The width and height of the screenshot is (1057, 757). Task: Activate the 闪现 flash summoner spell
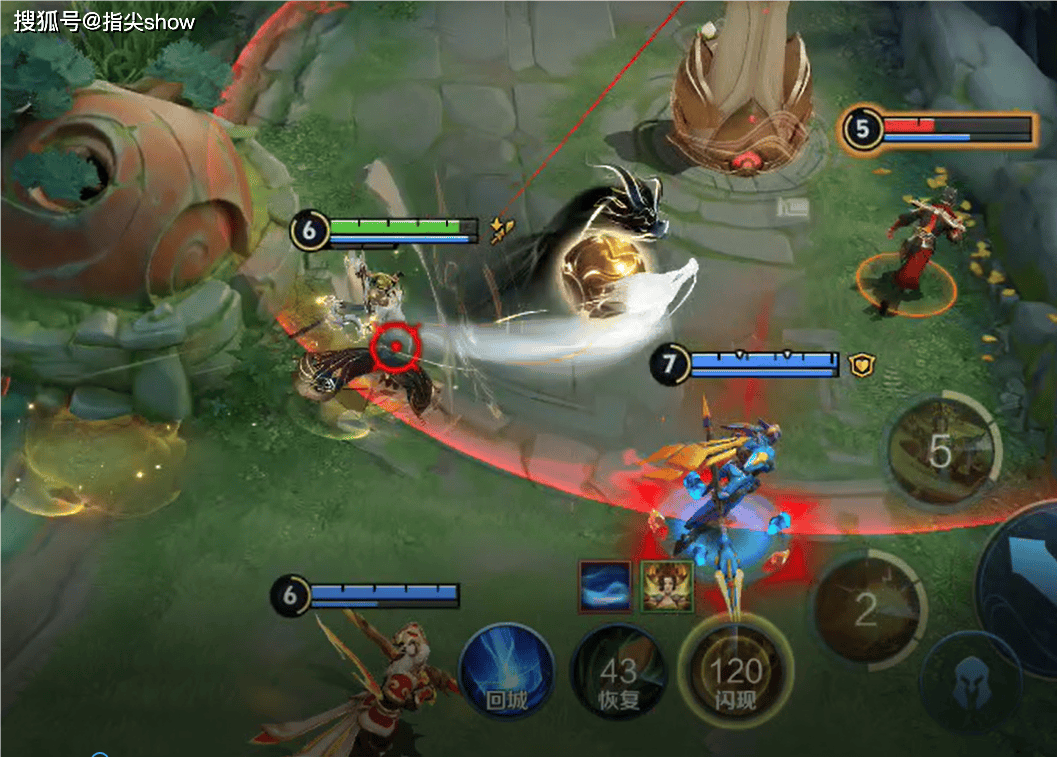[735, 668]
